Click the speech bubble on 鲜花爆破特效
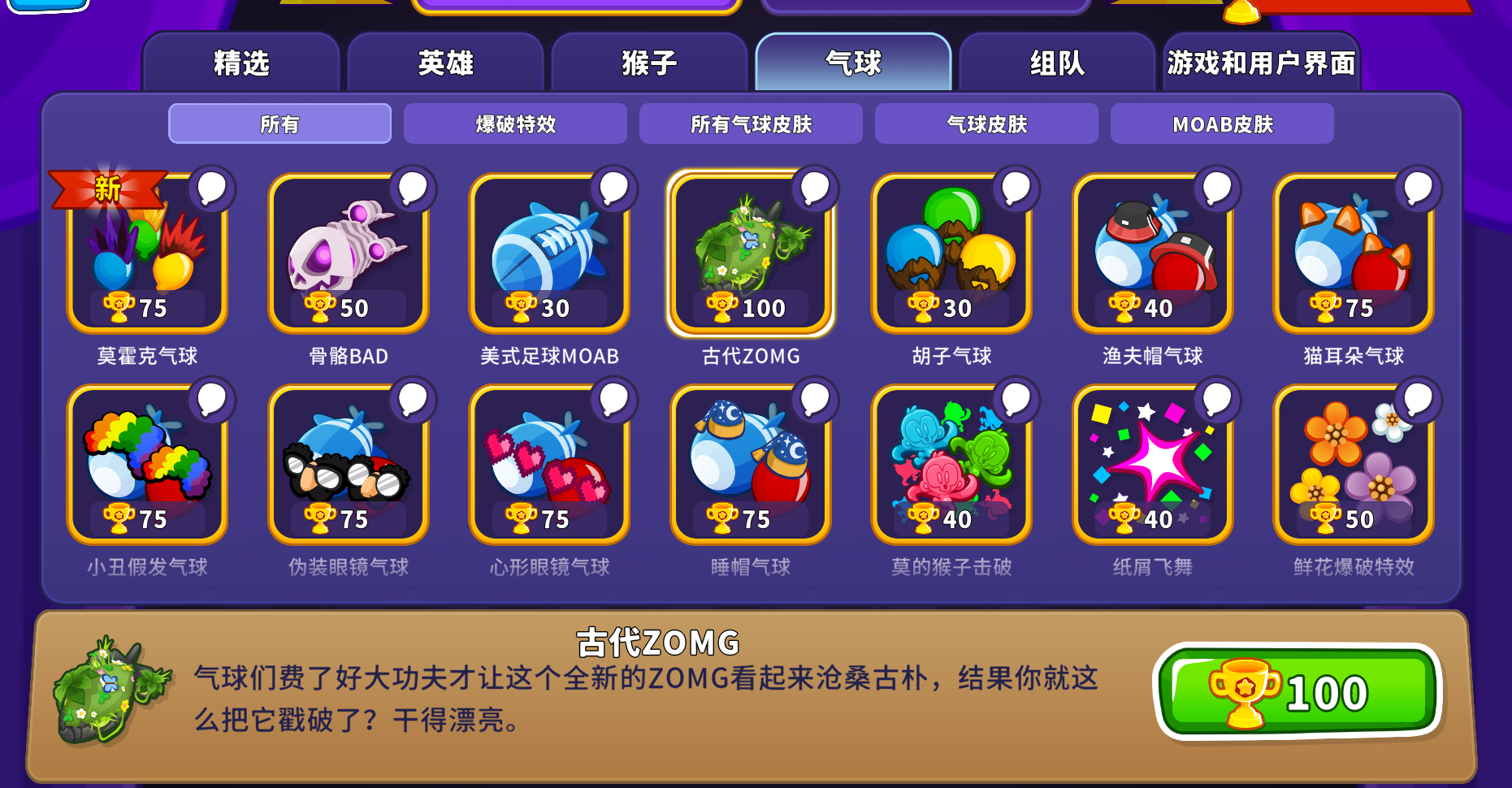The image size is (1512, 788). pos(1417,400)
